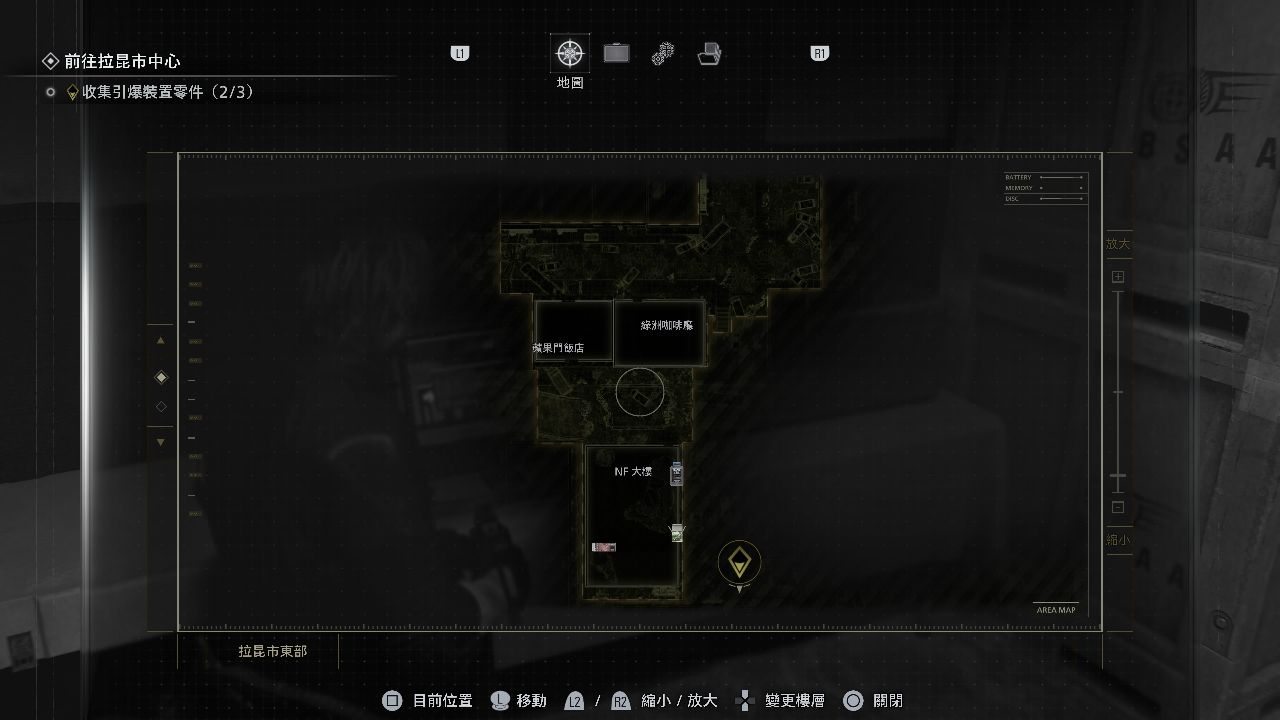The image size is (1280, 720).
Task: Click the yellow objective marker on map
Action: pos(739,562)
